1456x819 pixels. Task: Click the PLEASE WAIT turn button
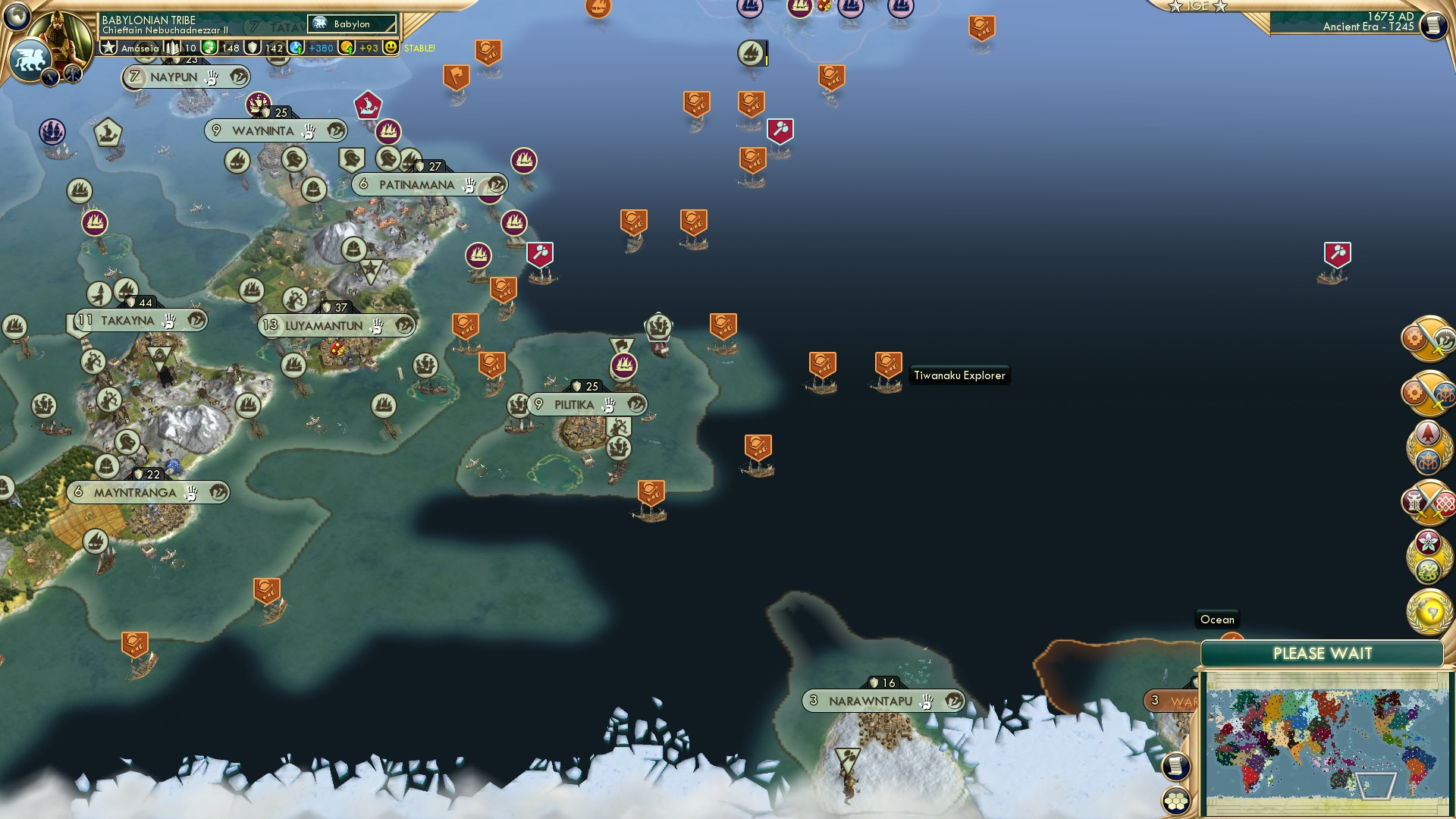click(x=1322, y=654)
